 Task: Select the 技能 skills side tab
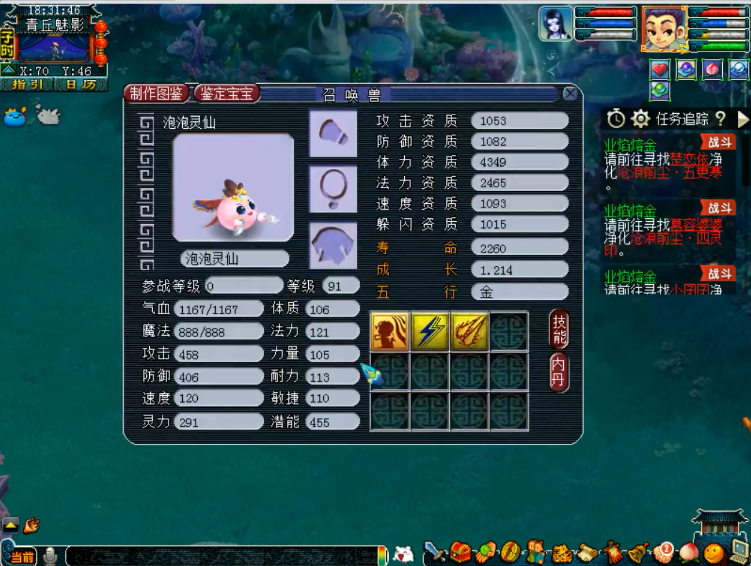coord(559,329)
